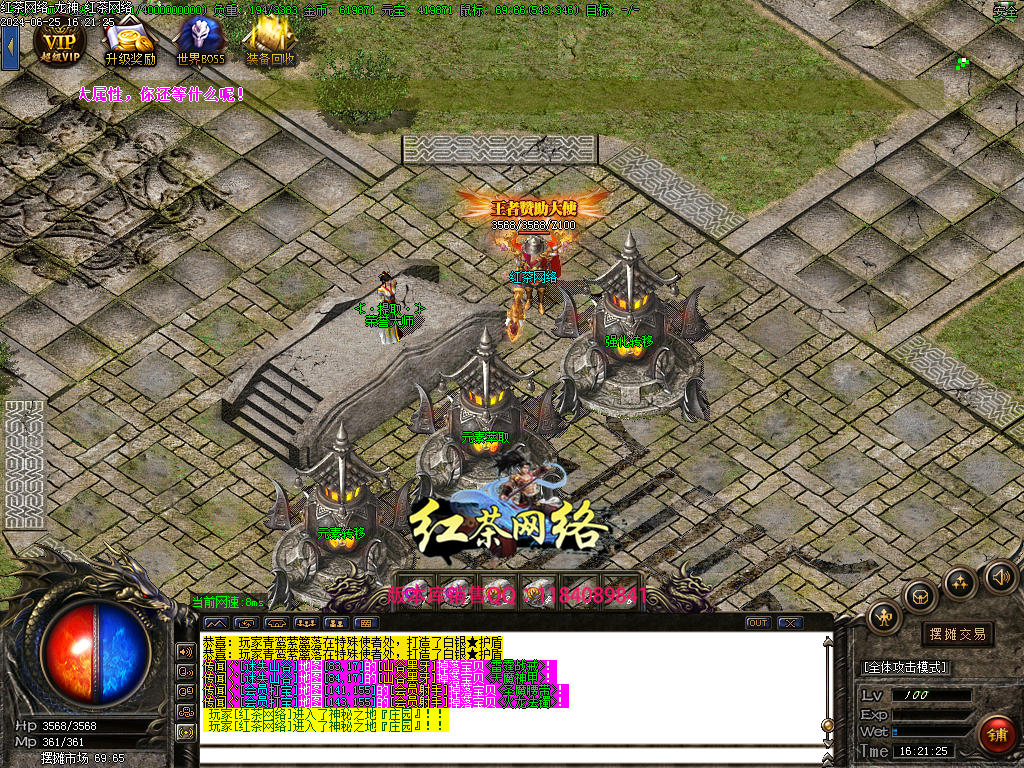1024x768 pixels.
Task: Open the bag chest icon
Action: point(920,597)
